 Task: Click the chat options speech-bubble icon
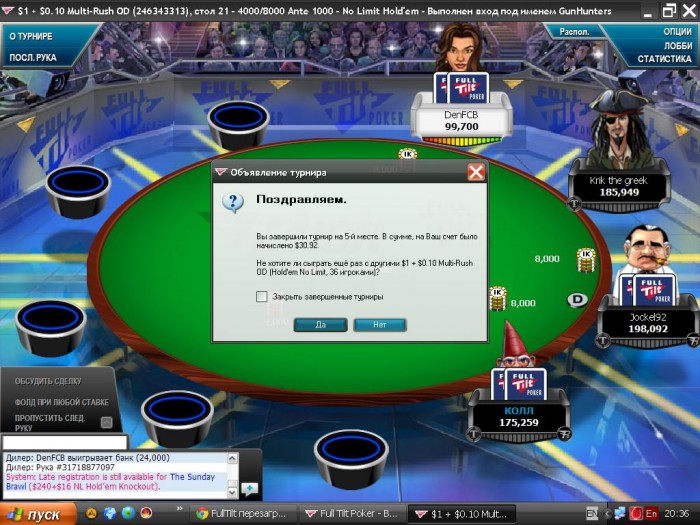point(249,488)
